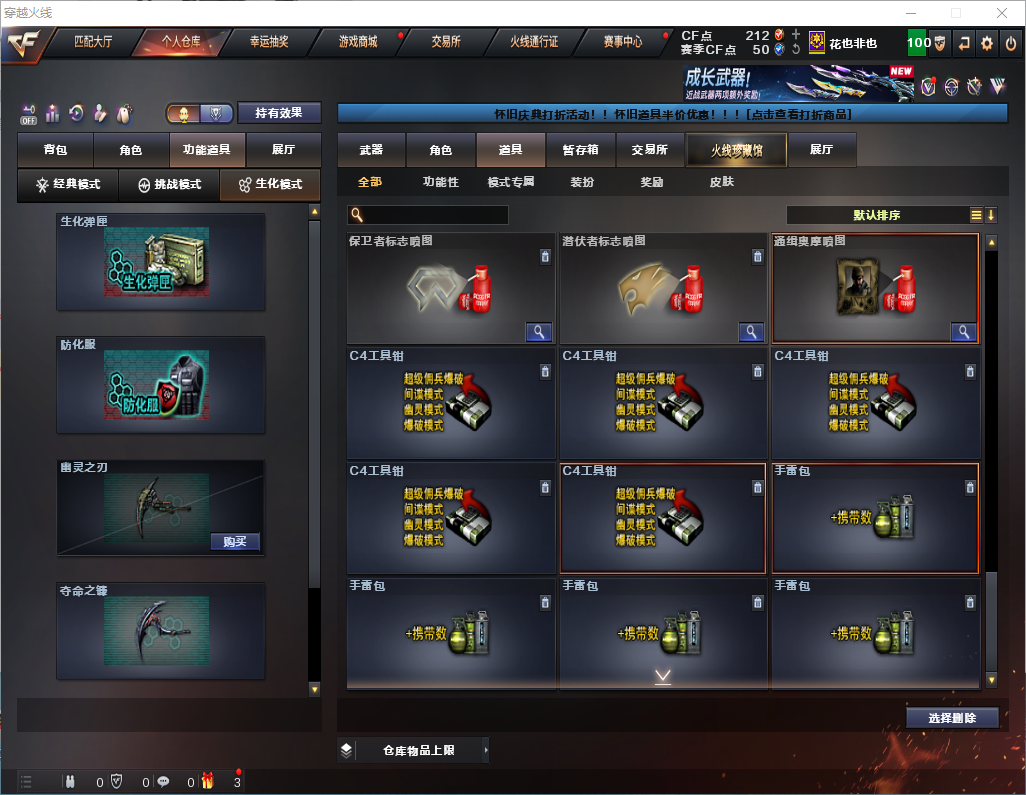The image size is (1026, 795).
Task: Select the 生化弹匣 item card
Action: click(161, 262)
